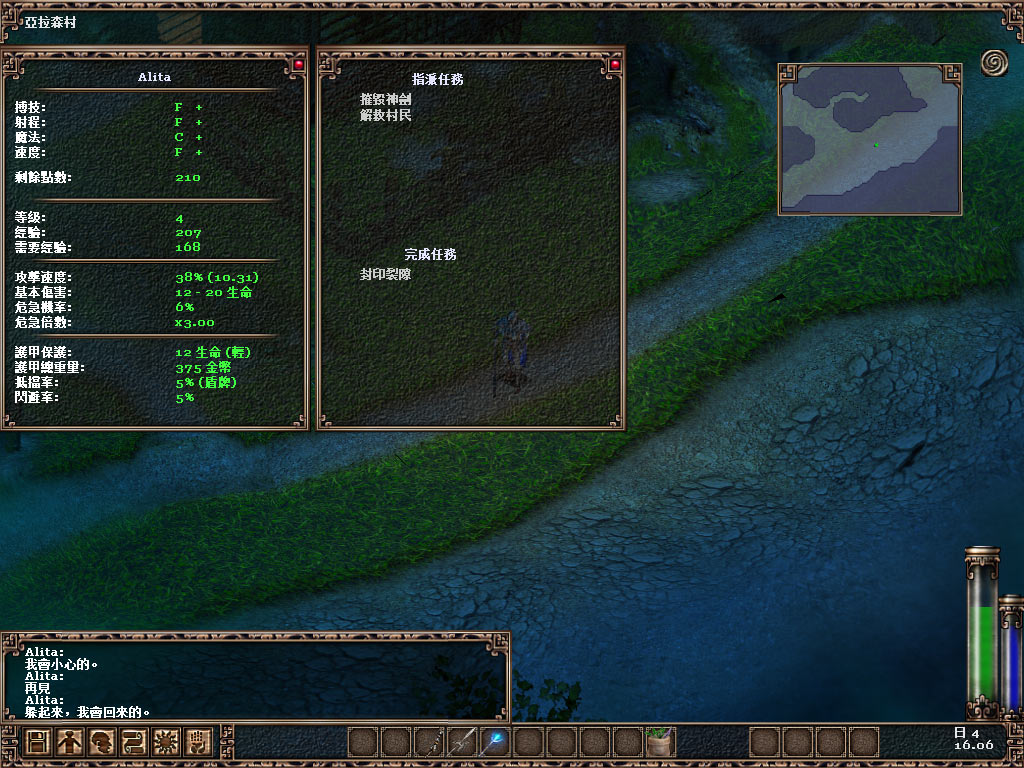This screenshot has width=1024, height=768.
Task: Click the spiral icon beside the minimap
Action: click(x=994, y=63)
